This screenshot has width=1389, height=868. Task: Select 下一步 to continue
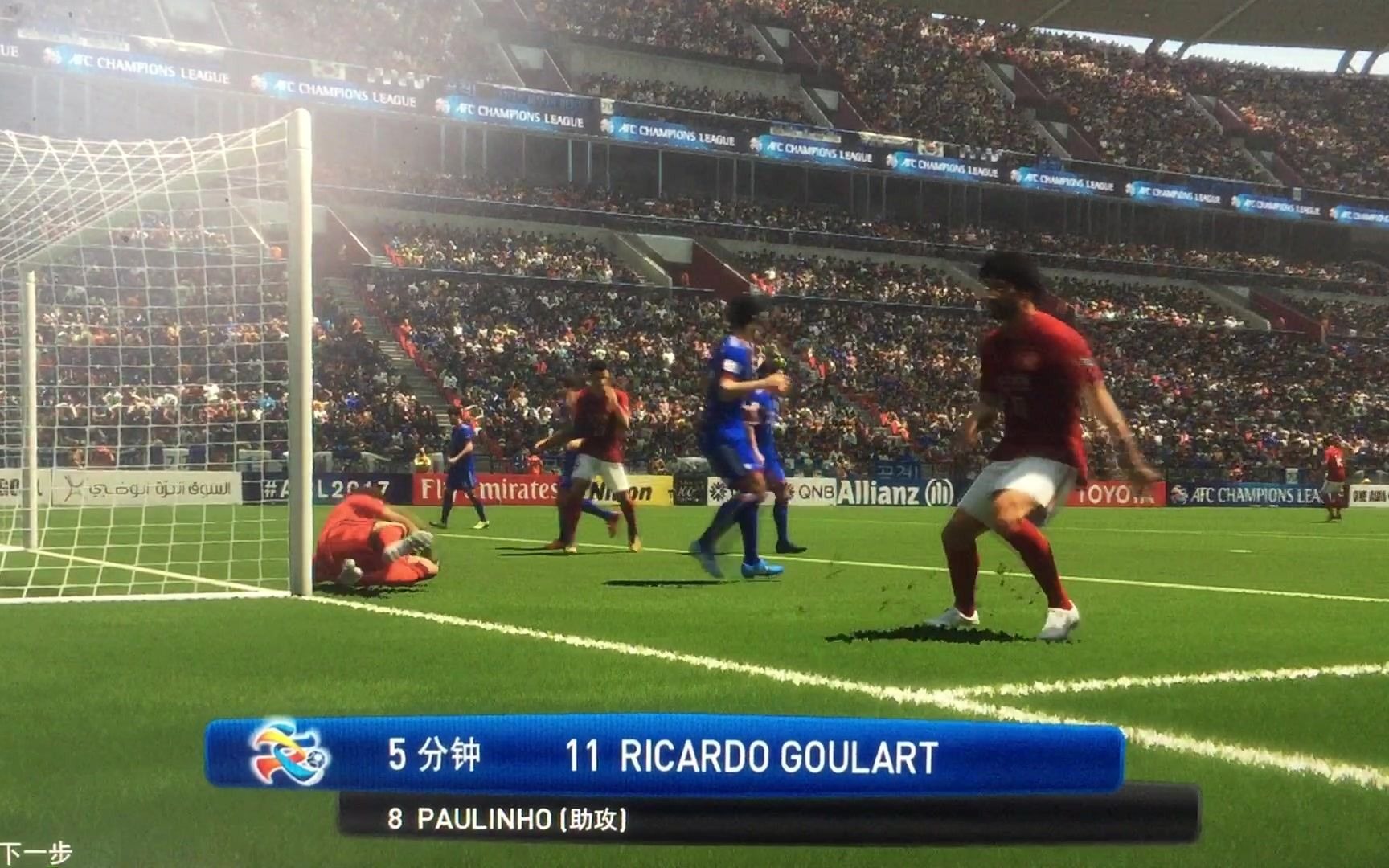(35, 853)
